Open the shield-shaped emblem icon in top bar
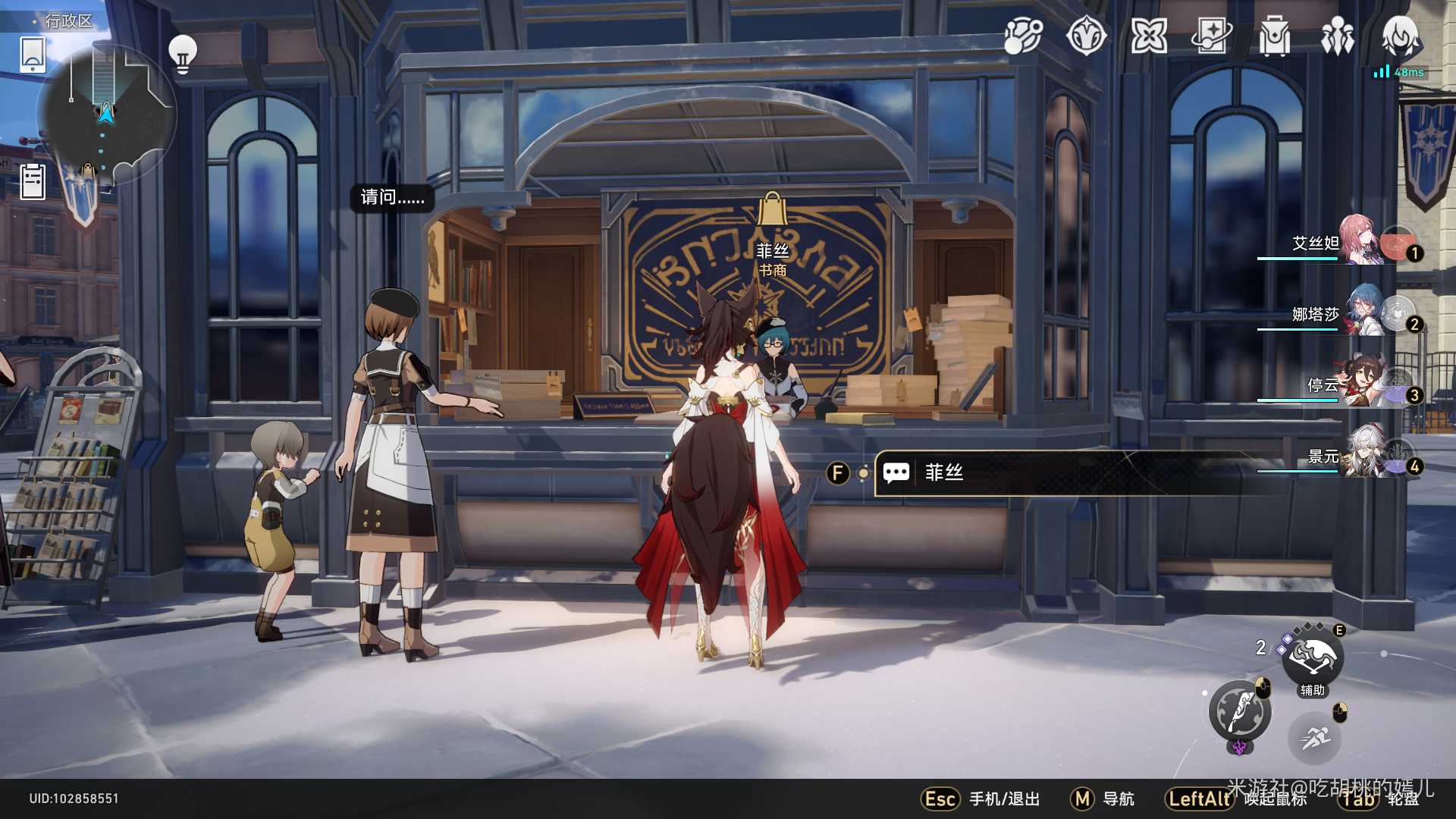 tap(1086, 36)
